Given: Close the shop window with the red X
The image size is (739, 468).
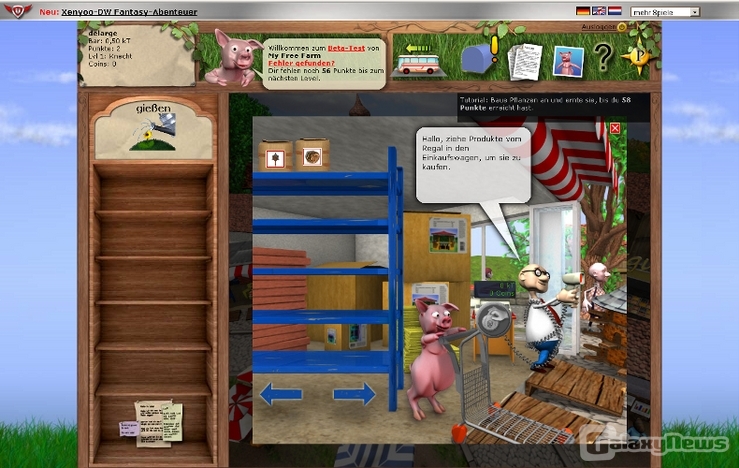Looking at the screenshot, I should coord(615,128).
